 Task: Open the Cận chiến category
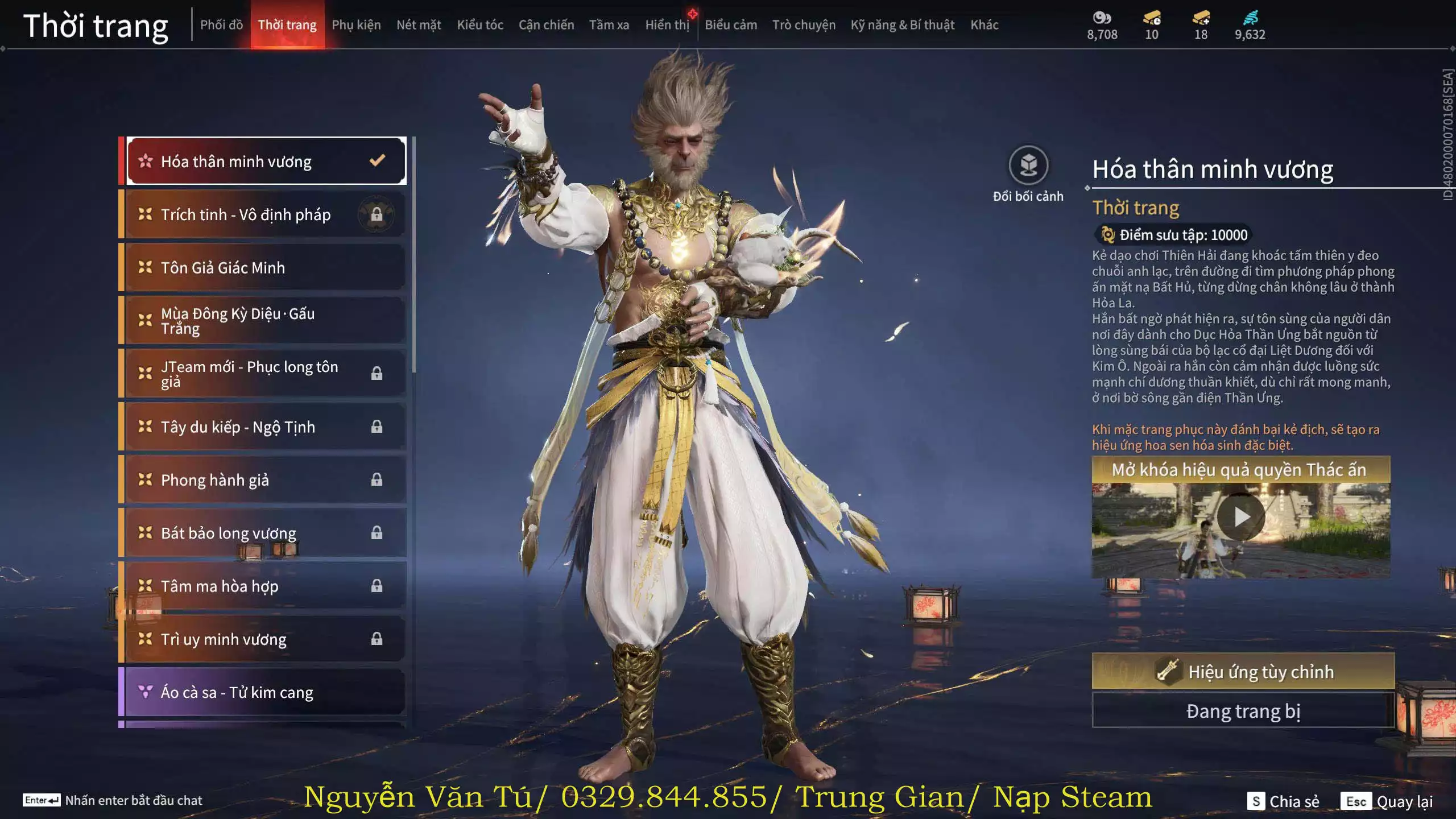pos(546,25)
